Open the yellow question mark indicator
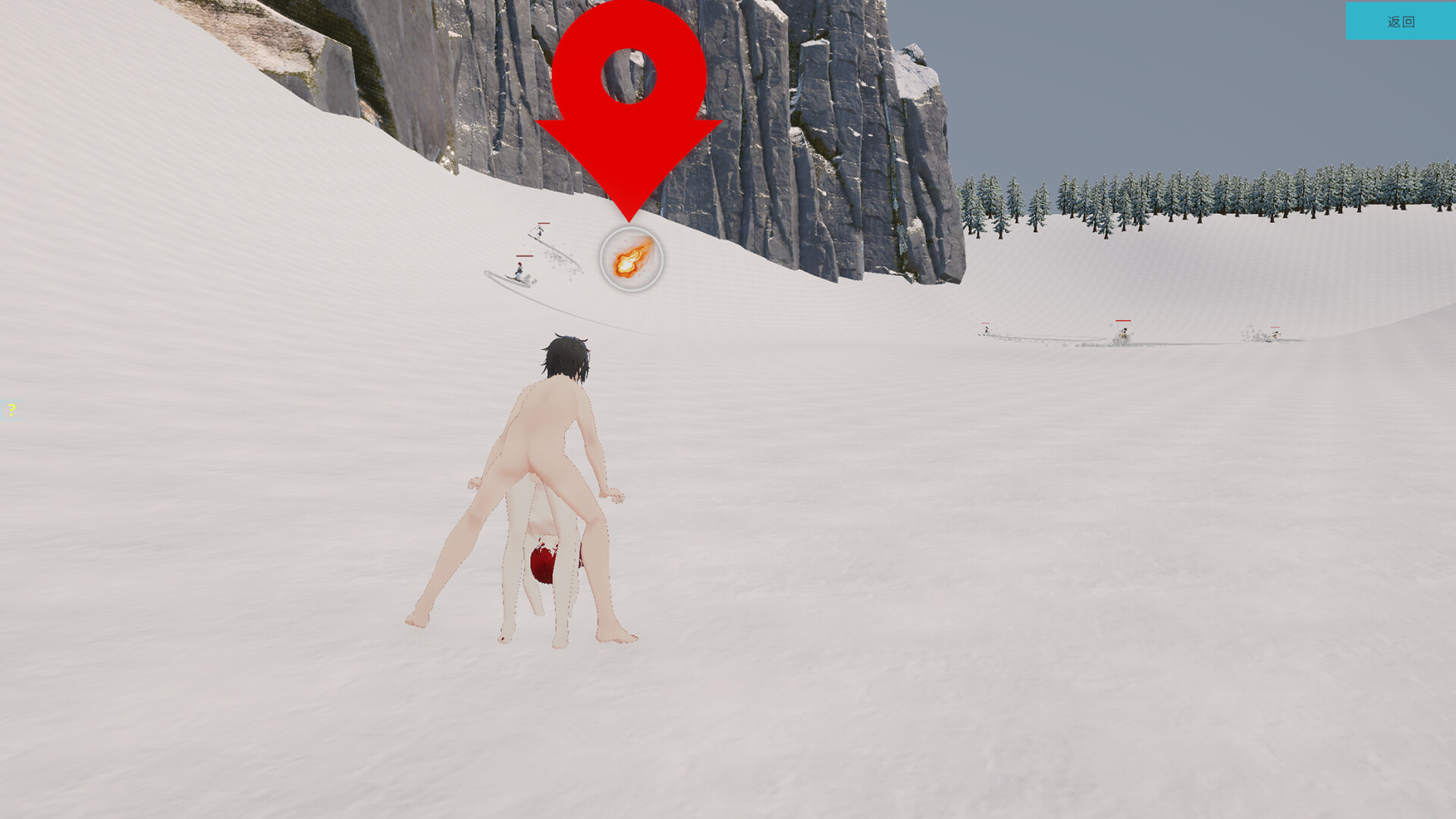1456x819 pixels. (x=12, y=409)
